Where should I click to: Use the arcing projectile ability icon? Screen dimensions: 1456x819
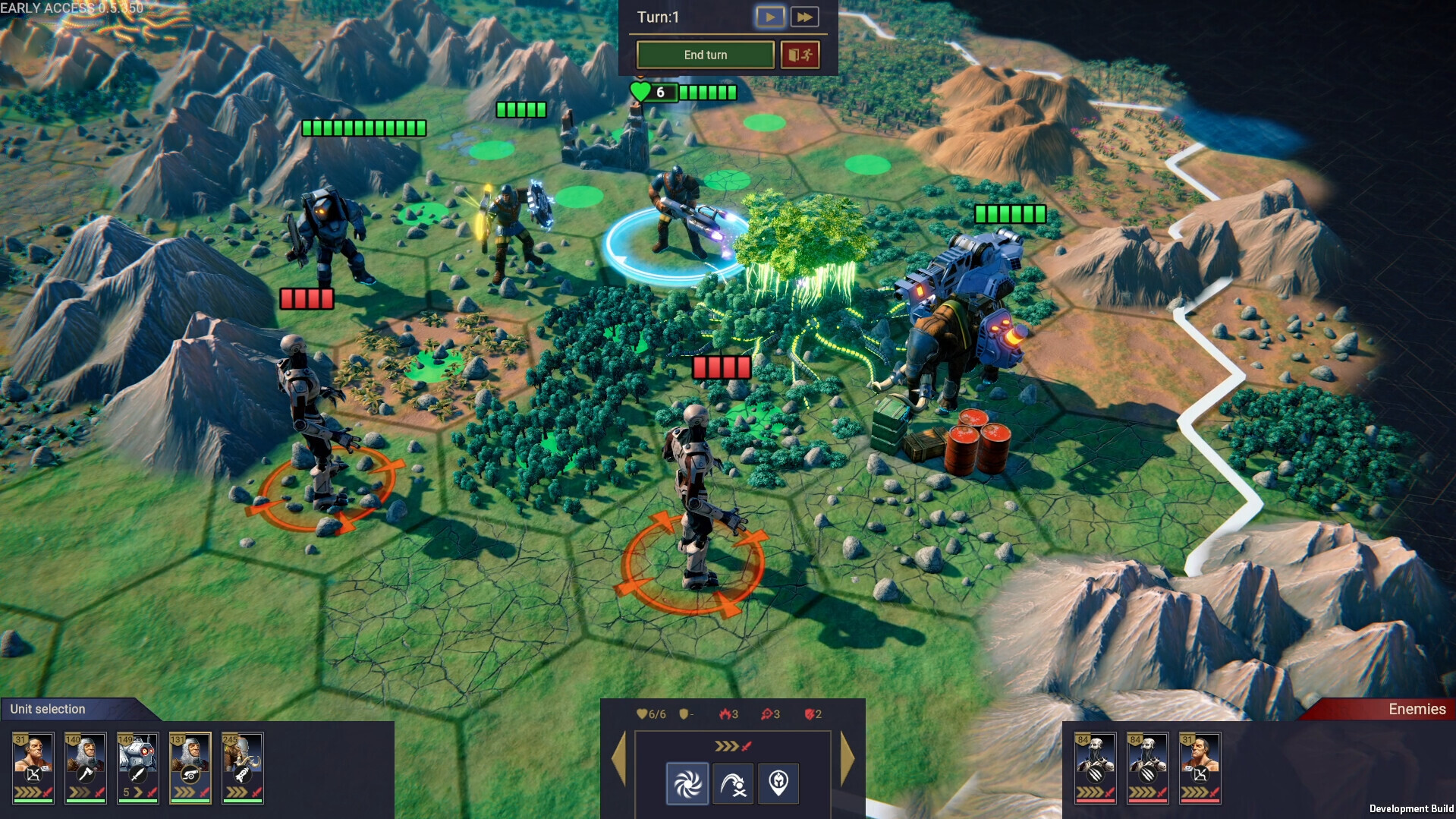pyautogui.click(x=733, y=783)
